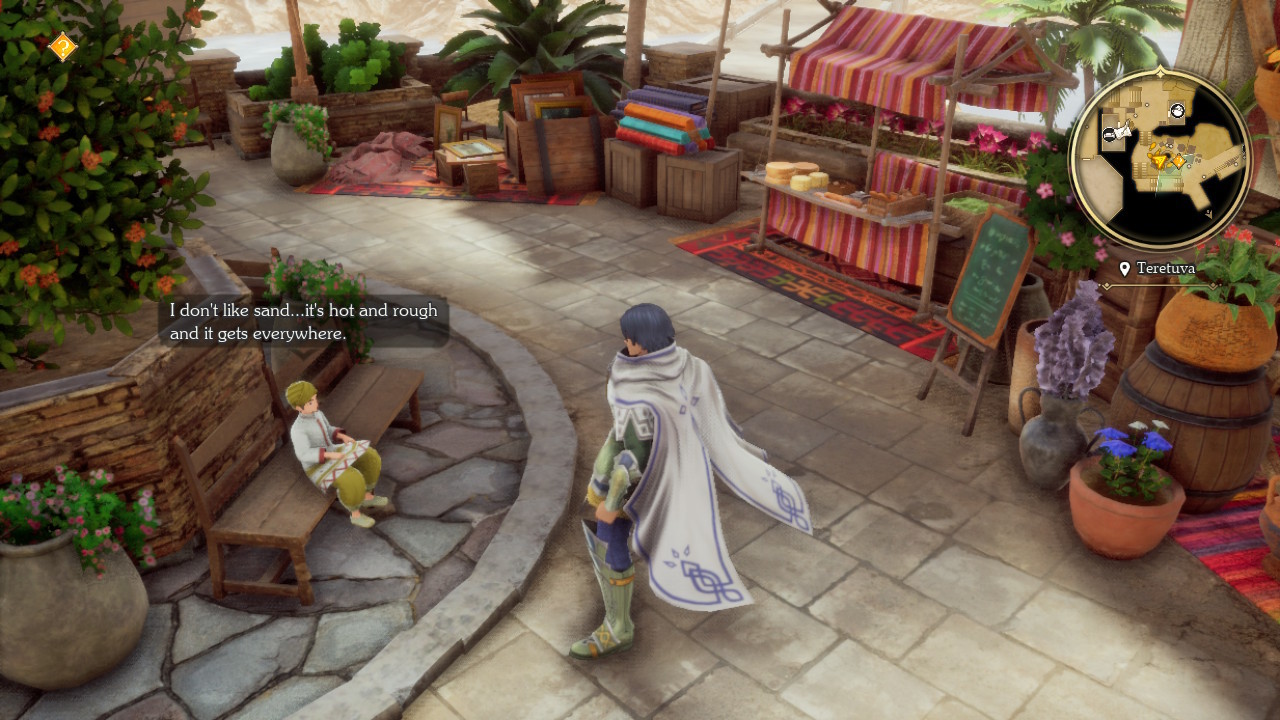
Task: Click the north indicator on the minimap edge
Action: point(1160,73)
